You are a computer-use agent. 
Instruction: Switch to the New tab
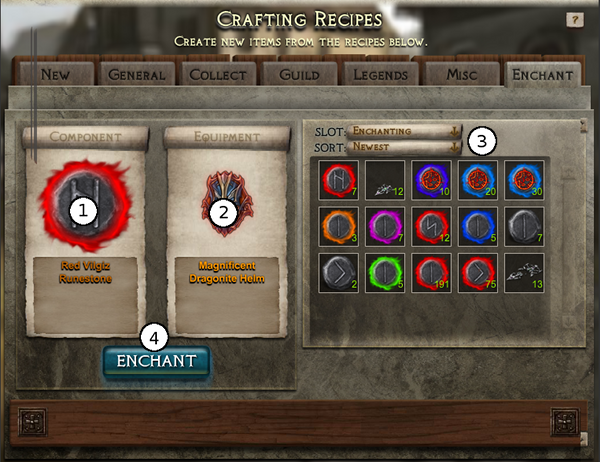point(55,75)
